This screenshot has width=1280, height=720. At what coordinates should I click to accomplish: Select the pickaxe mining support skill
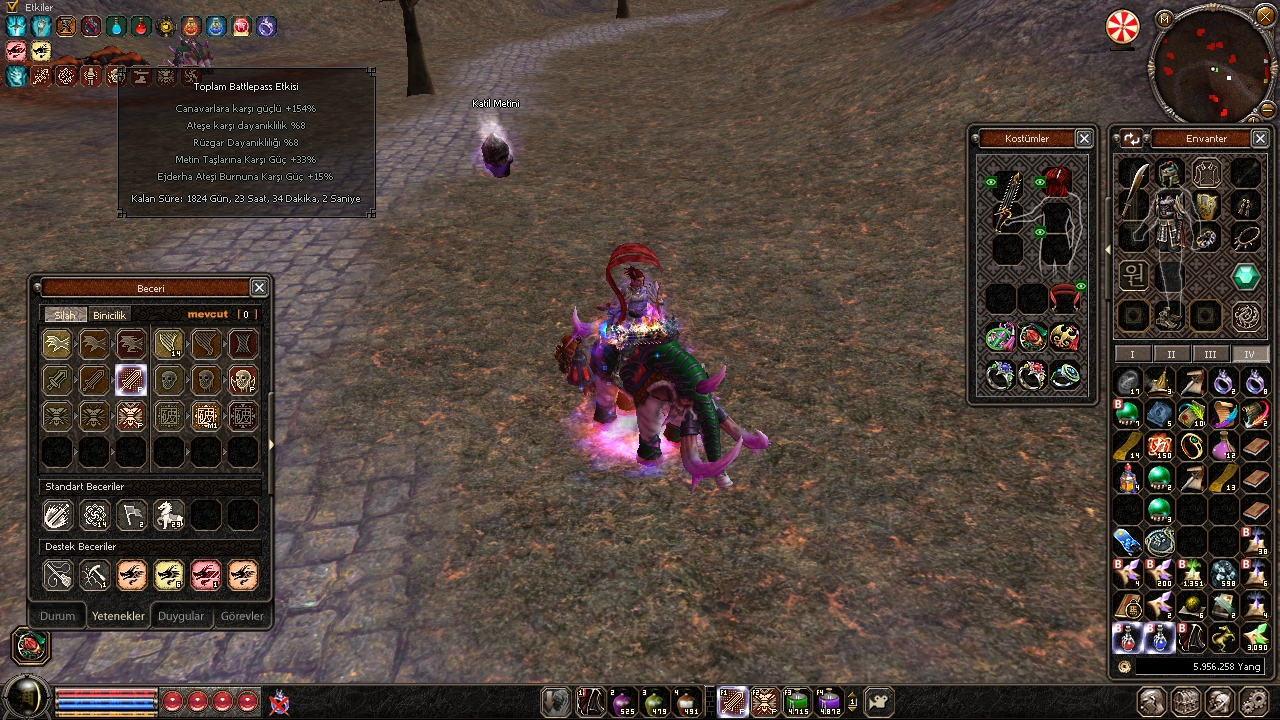click(x=95, y=575)
